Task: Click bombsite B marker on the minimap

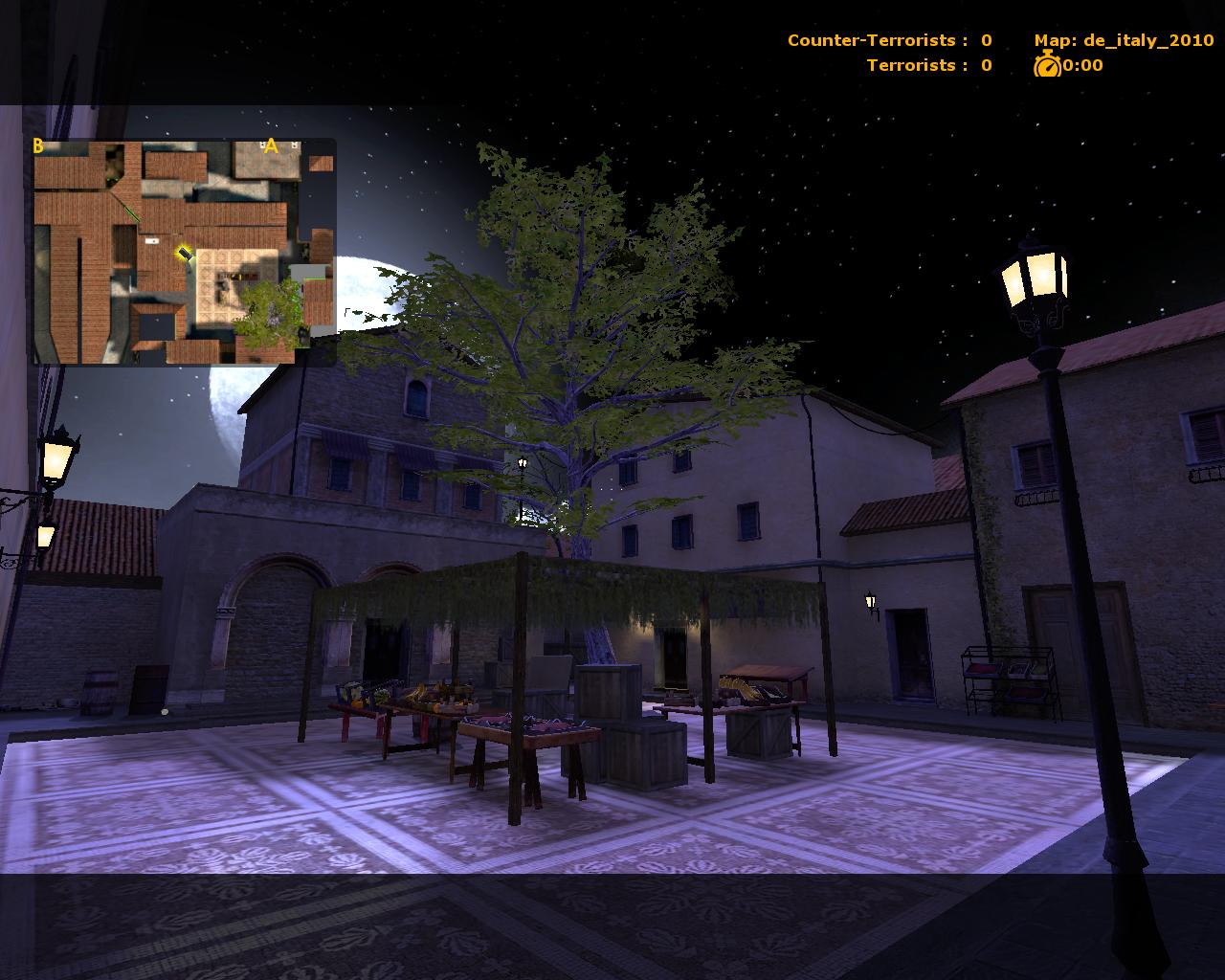Action: 37,147
